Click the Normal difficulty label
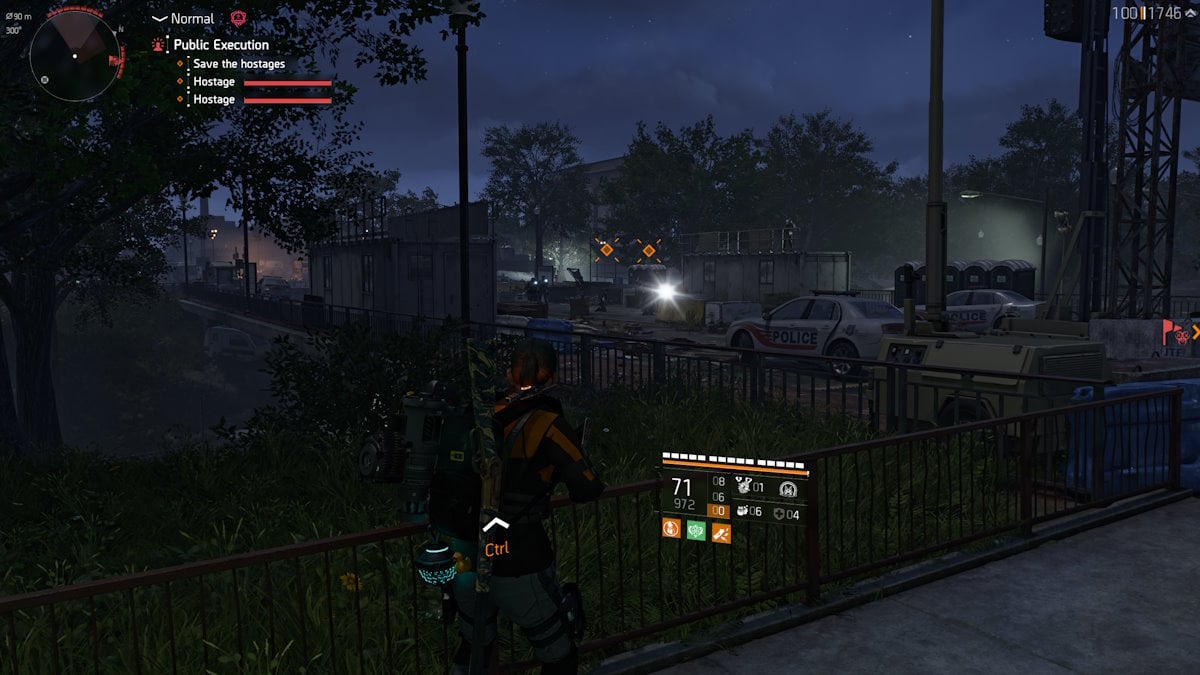The width and height of the screenshot is (1200, 675). tap(192, 19)
